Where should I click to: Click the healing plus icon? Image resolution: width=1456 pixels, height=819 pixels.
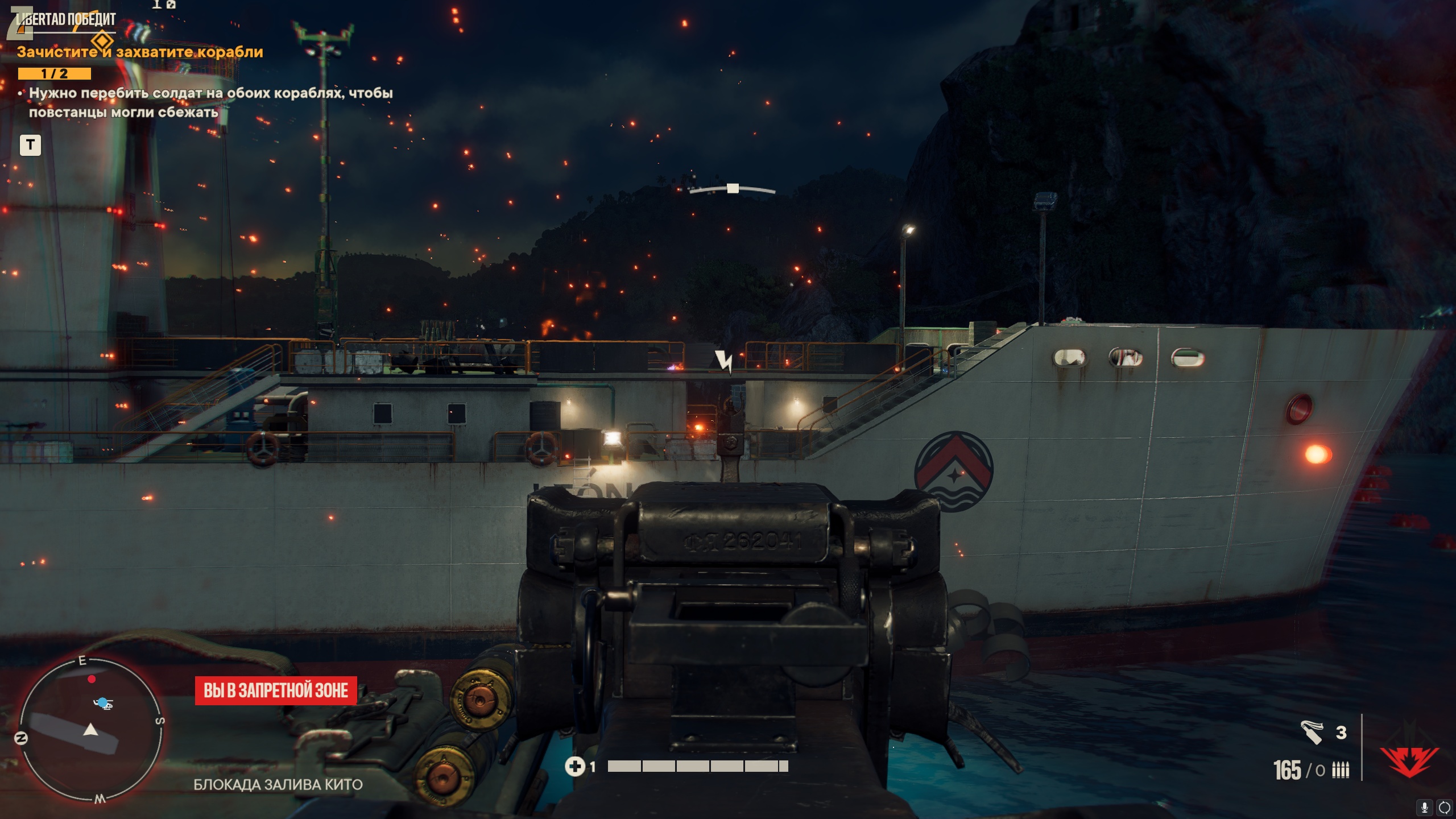coord(574,767)
